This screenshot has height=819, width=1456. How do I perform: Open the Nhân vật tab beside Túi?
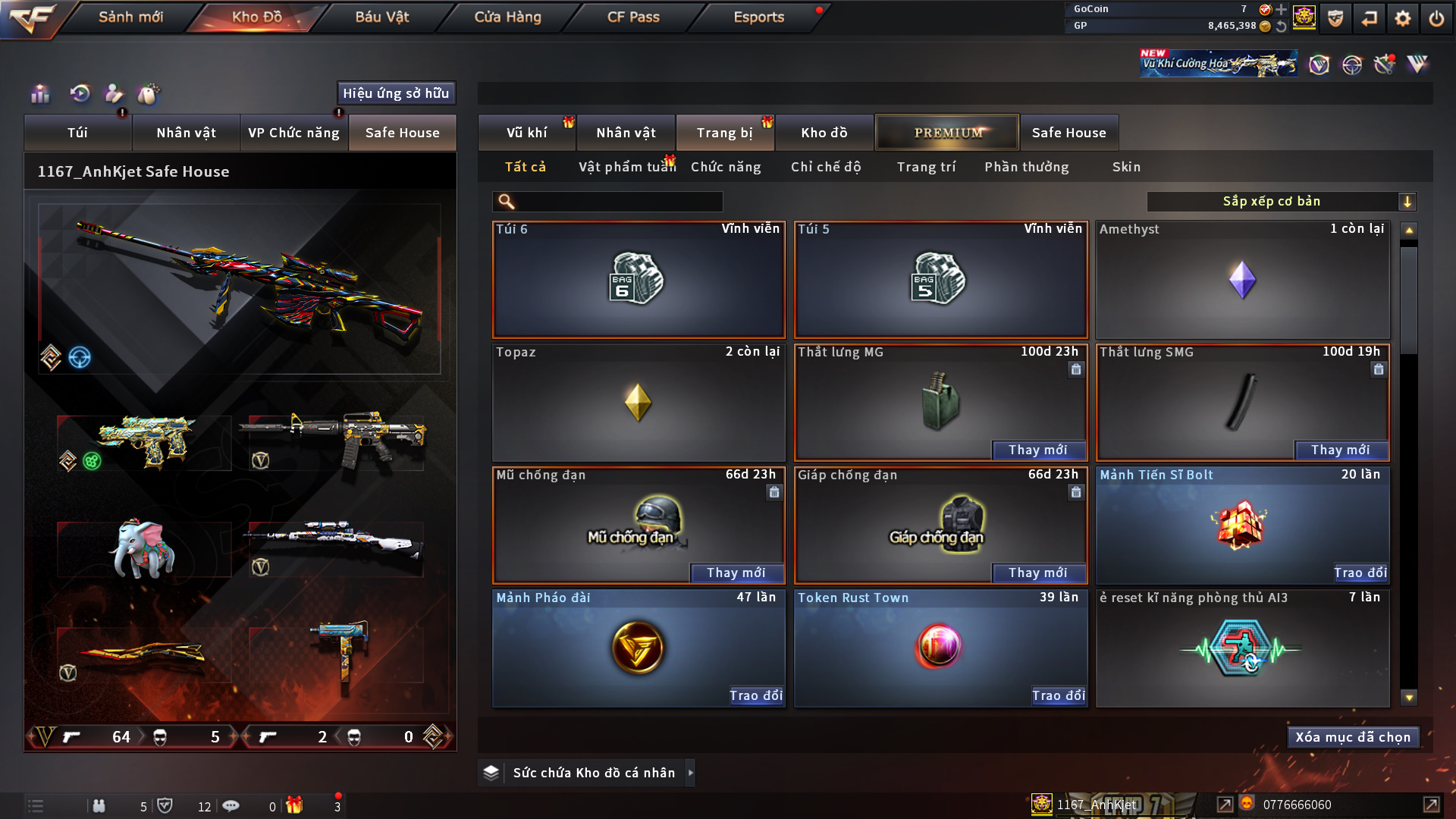186,133
